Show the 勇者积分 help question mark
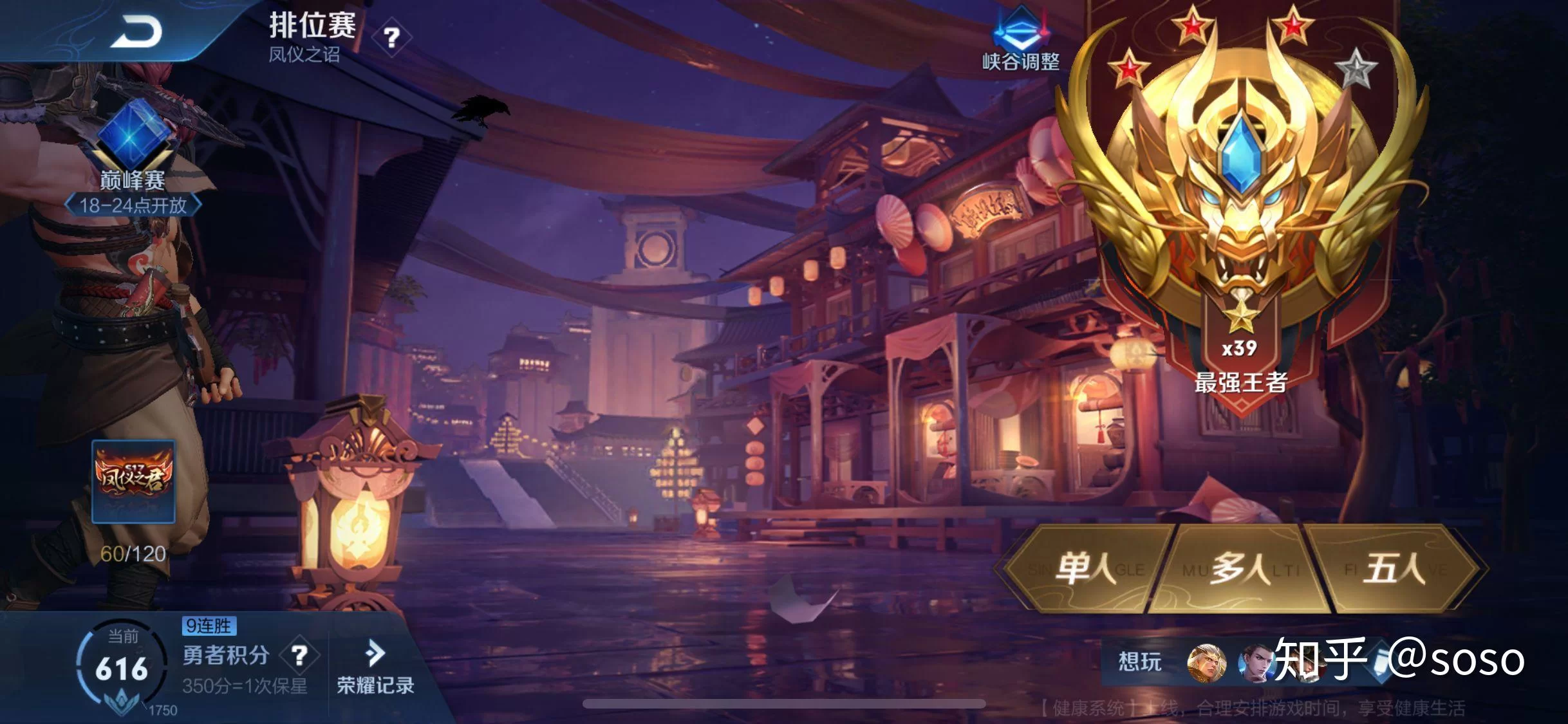The width and height of the screenshot is (1568, 724). pyautogui.click(x=299, y=656)
